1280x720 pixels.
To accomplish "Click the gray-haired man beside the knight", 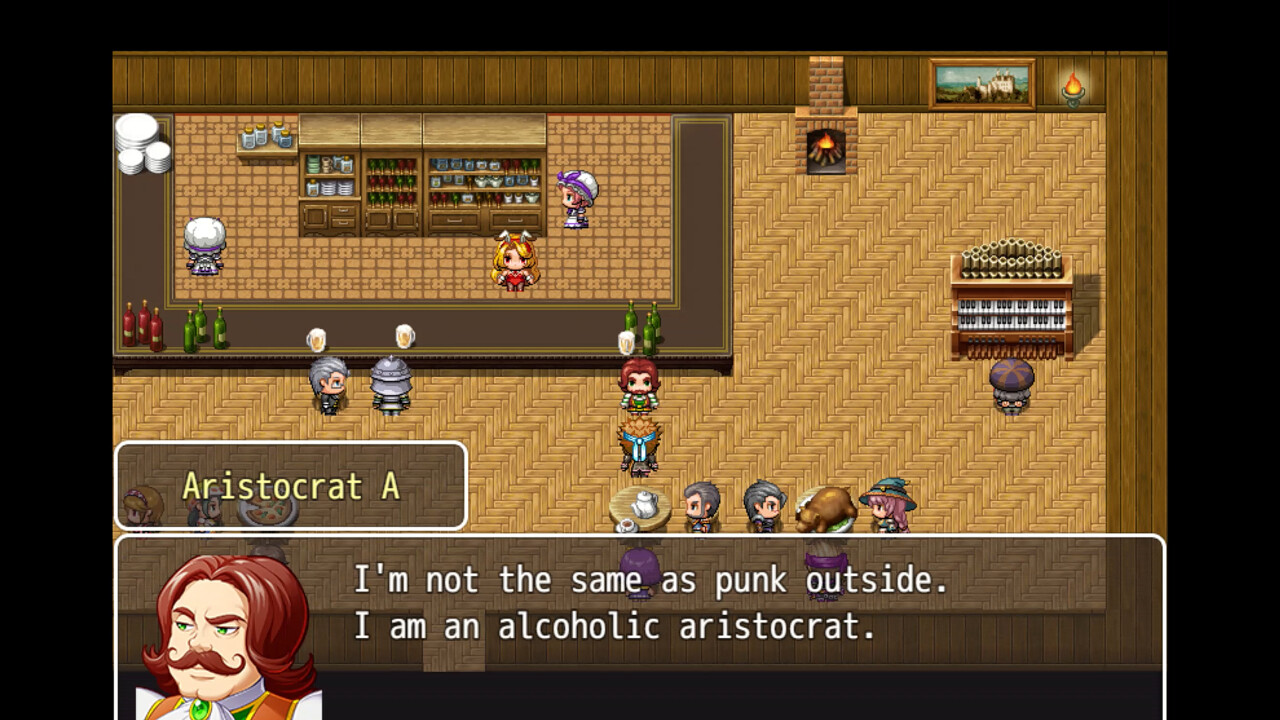I will (x=330, y=385).
